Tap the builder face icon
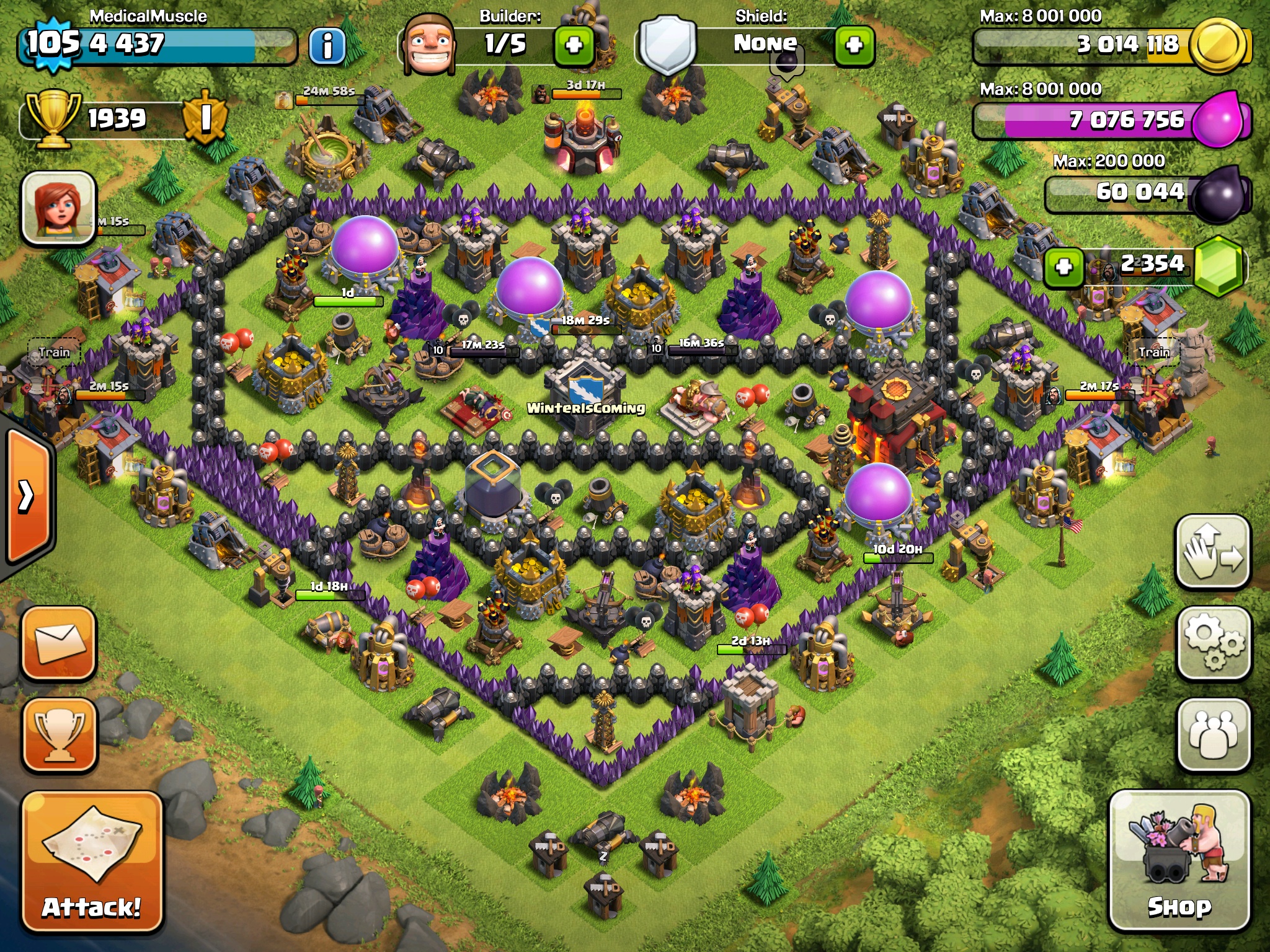The image size is (1270, 952). point(429,45)
